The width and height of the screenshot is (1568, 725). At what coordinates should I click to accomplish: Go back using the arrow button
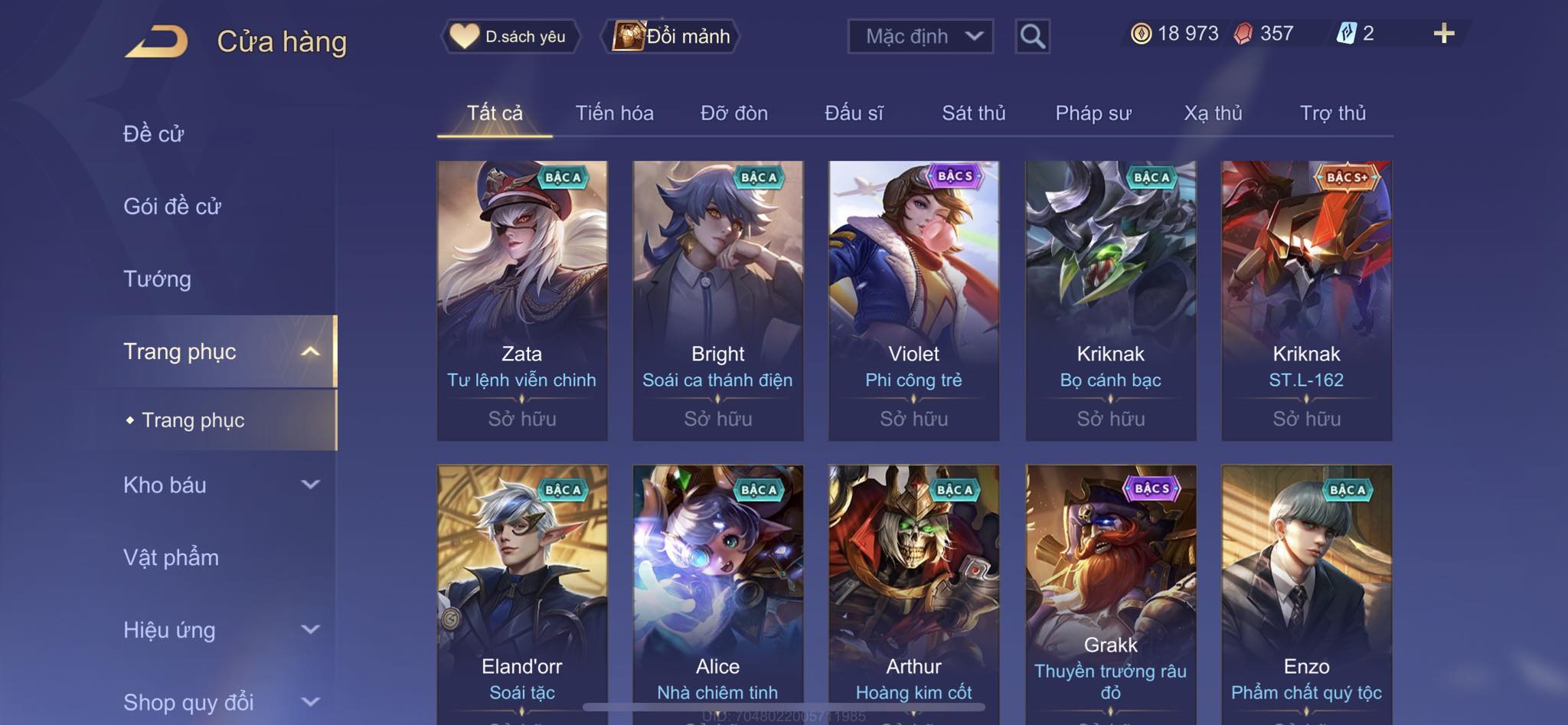[157, 41]
